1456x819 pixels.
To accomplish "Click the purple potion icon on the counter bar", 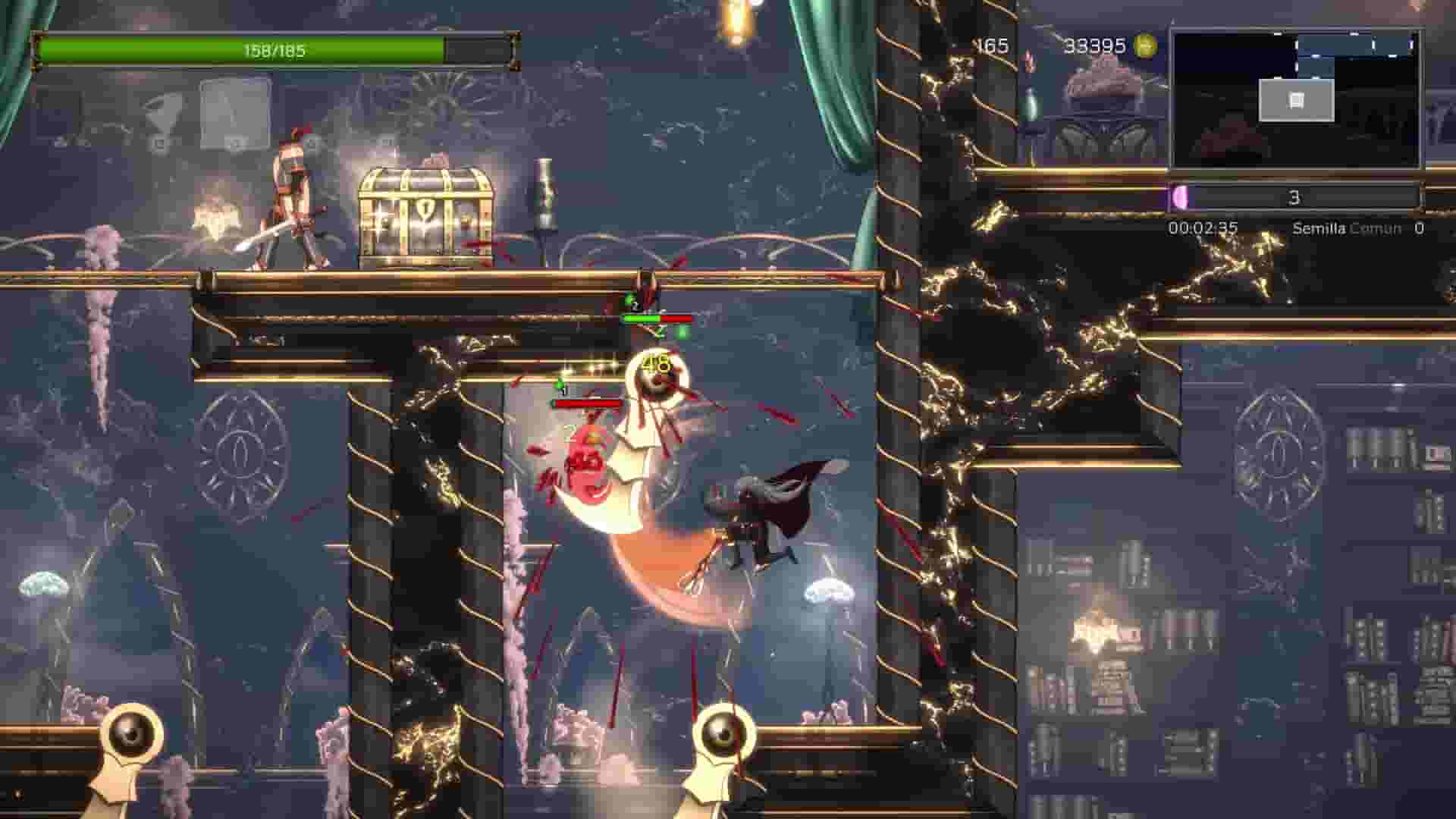I will [1181, 196].
